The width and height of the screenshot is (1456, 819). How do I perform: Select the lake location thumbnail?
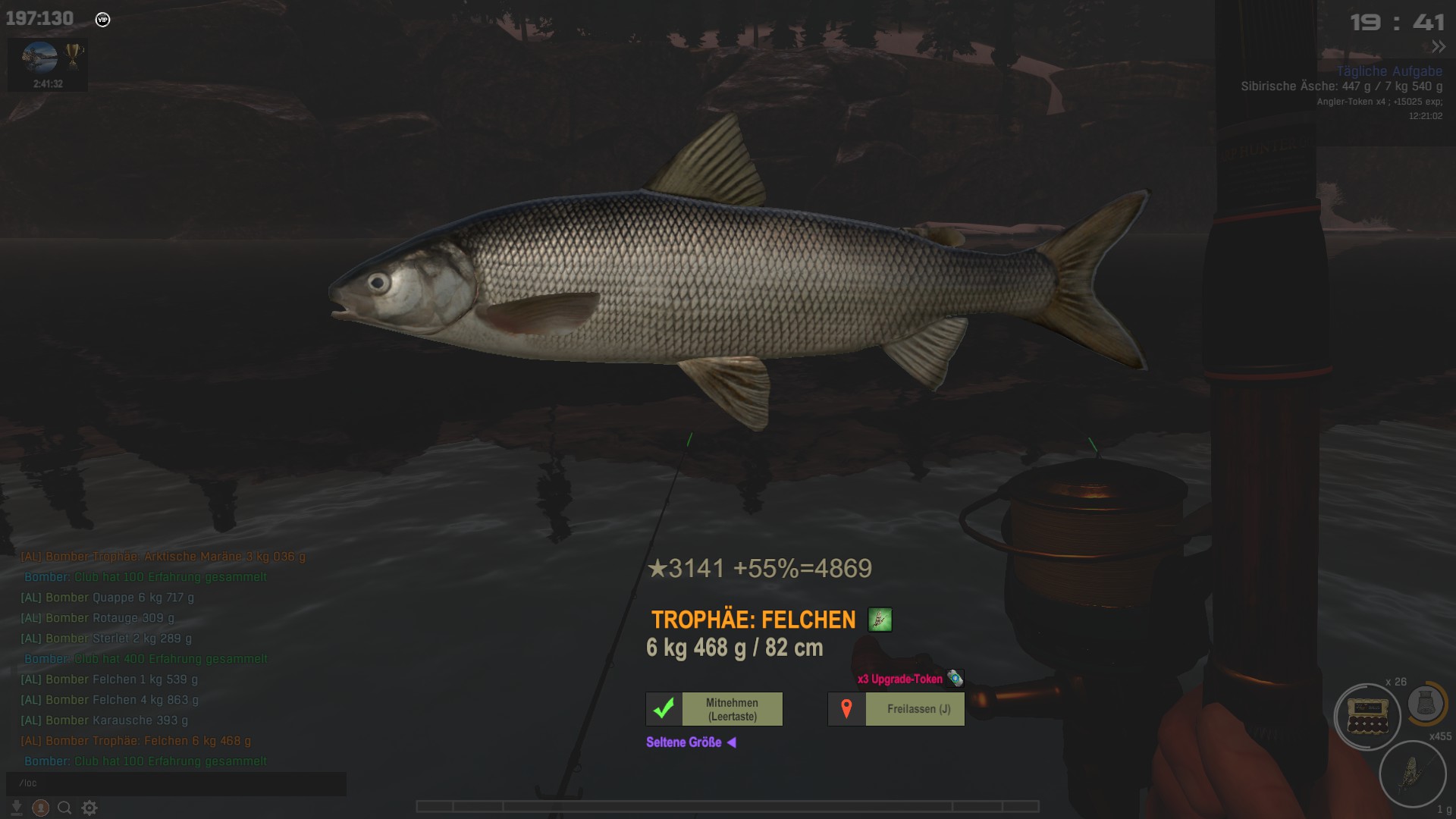39,57
